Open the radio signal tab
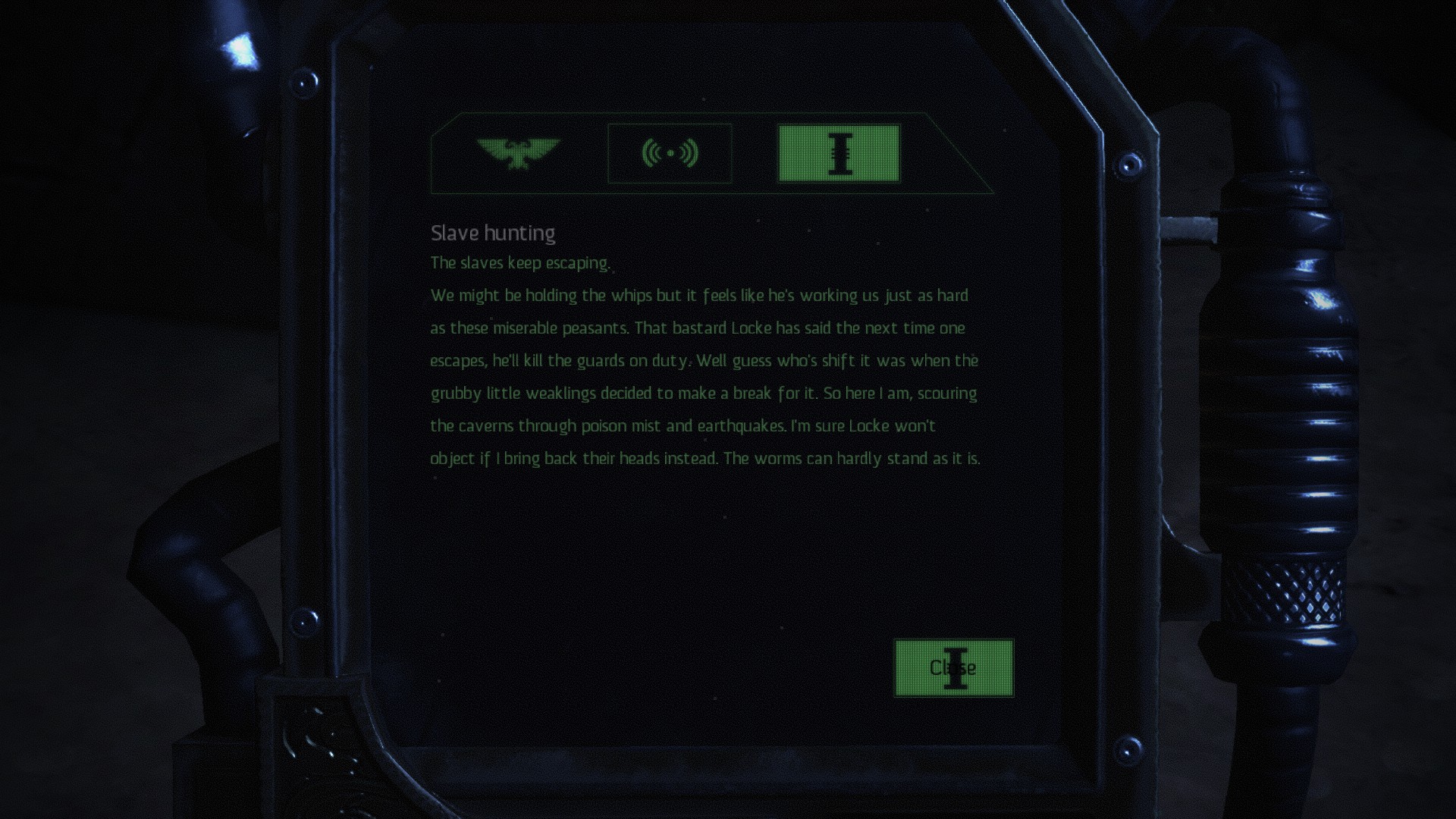The height and width of the screenshot is (819, 1456). [x=670, y=153]
